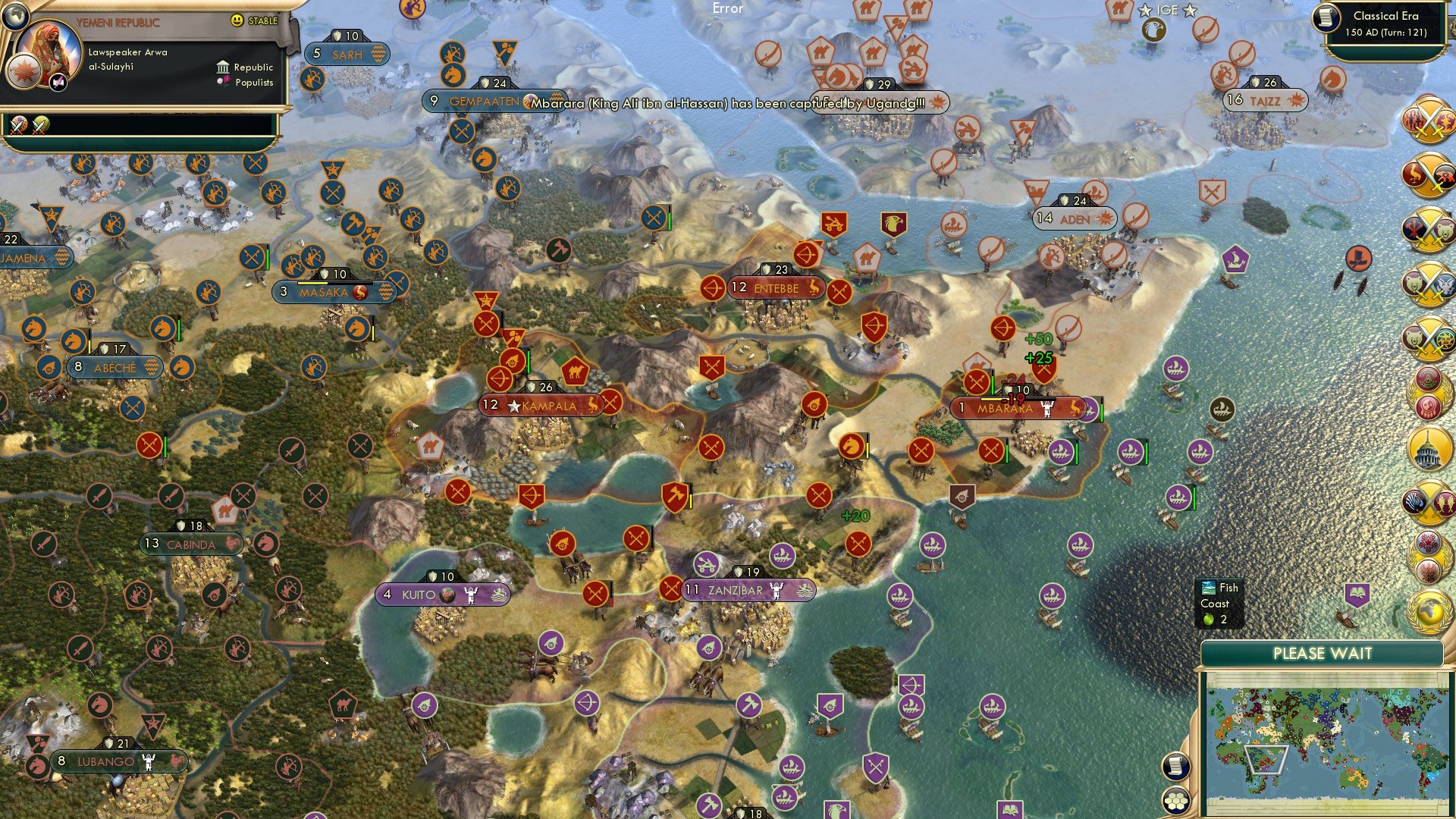Click the Republic government icon in leader panel
This screenshot has height=819, width=1456.
click(224, 67)
